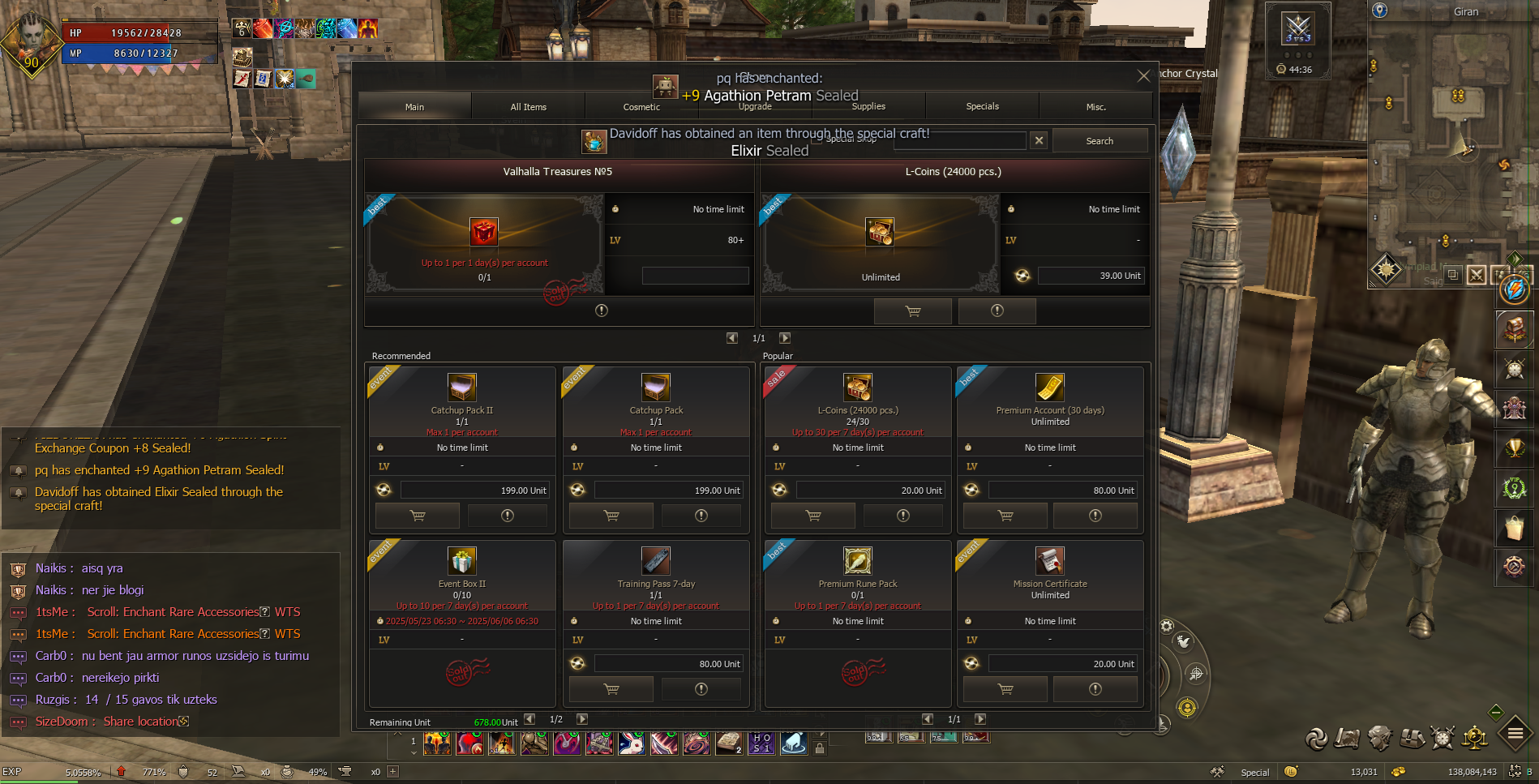Open the hamburger main menu button
Image resolution: width=1539 pixels, height=784 pixels.
click(x=1515, y=735)
